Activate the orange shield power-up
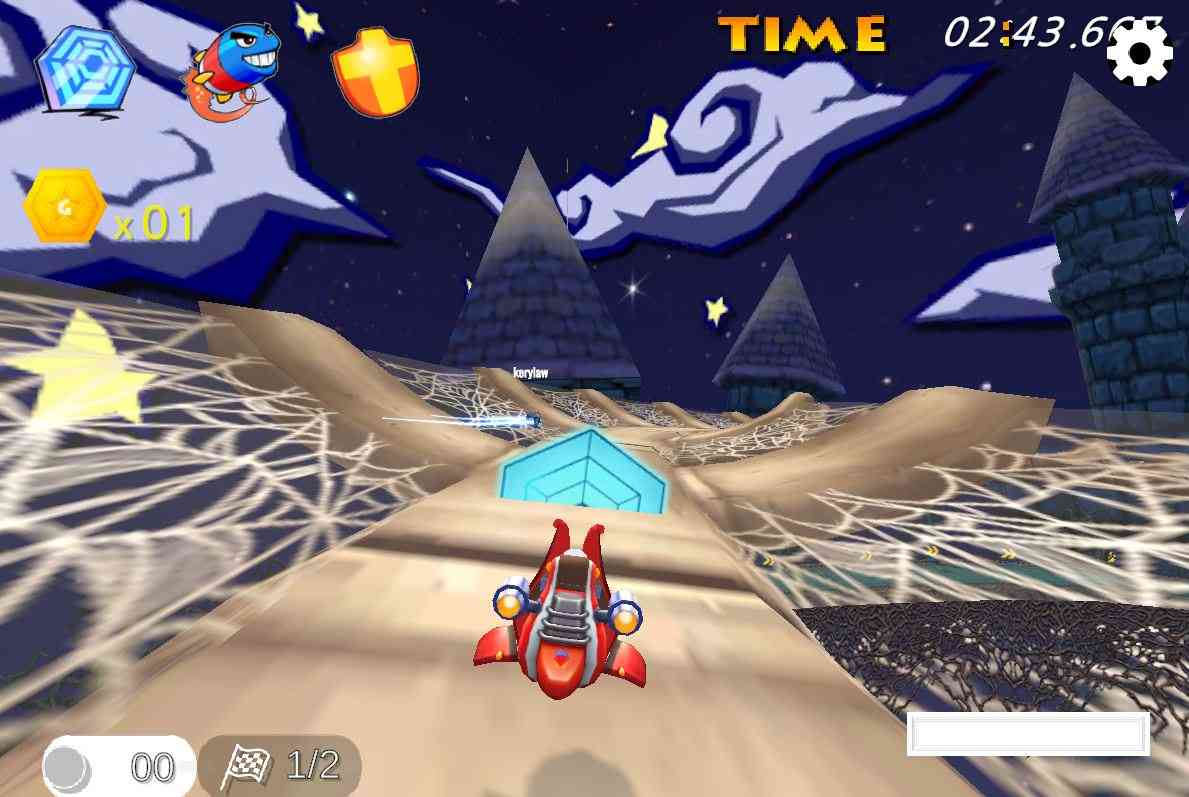 pos(375,71)
